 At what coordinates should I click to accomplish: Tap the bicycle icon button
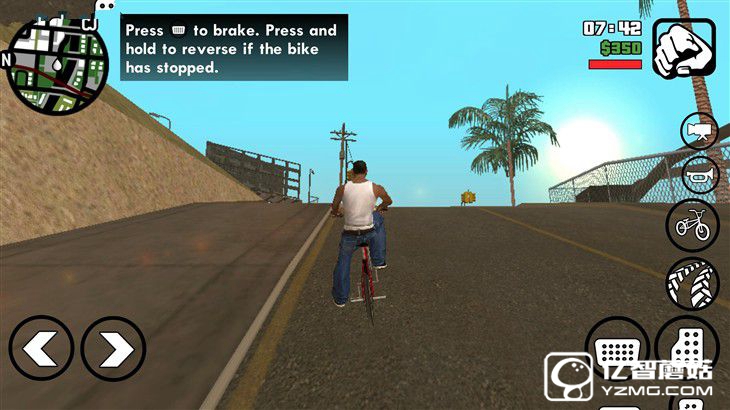point(692,225)
